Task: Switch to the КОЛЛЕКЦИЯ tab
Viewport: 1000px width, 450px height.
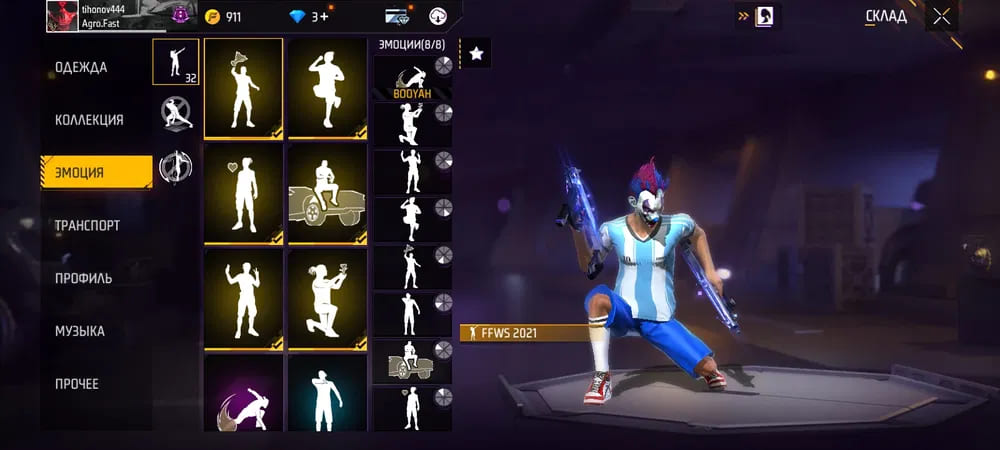Action: coord(89,120)
